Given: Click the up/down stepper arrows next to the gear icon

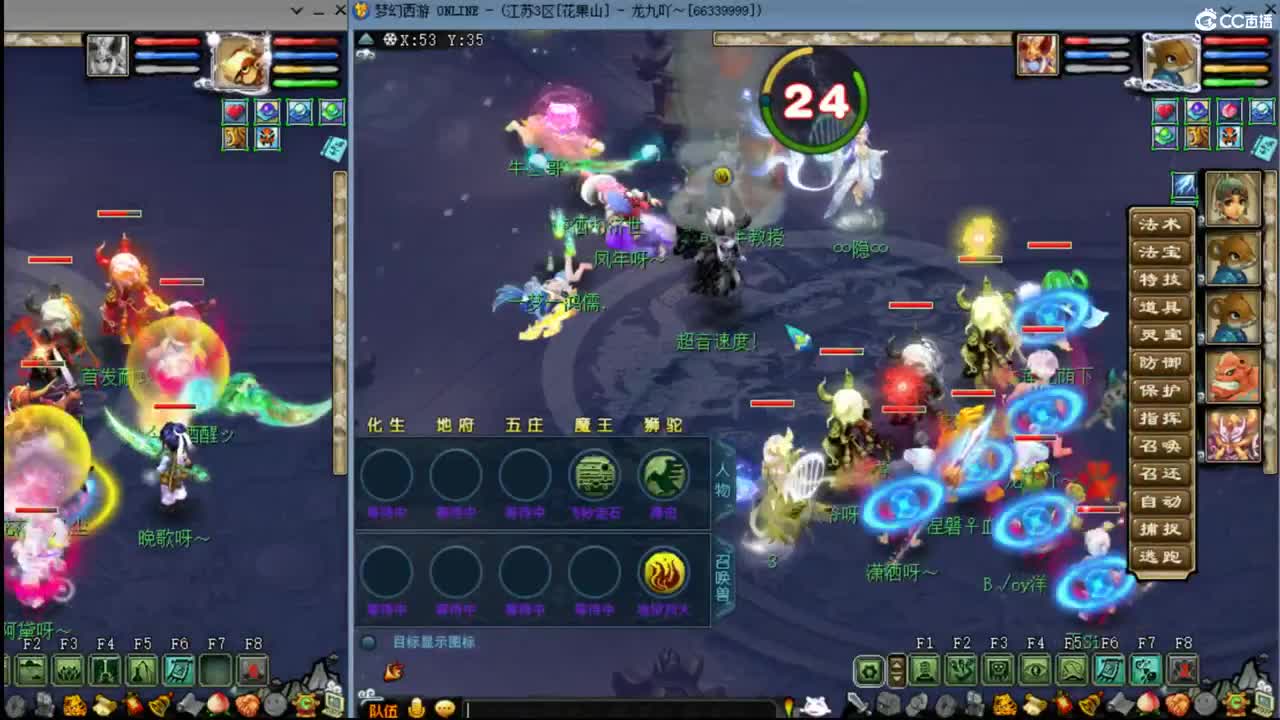Looking at the screenshot, I should tap(896, 669).
